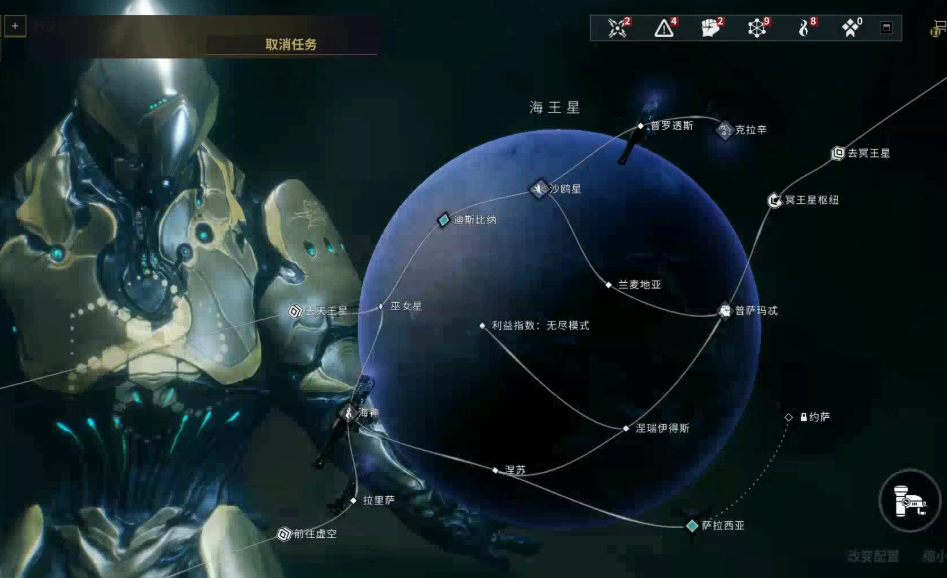
Task: Open the invasions icon with crossed blades
Action: [619, 28]
